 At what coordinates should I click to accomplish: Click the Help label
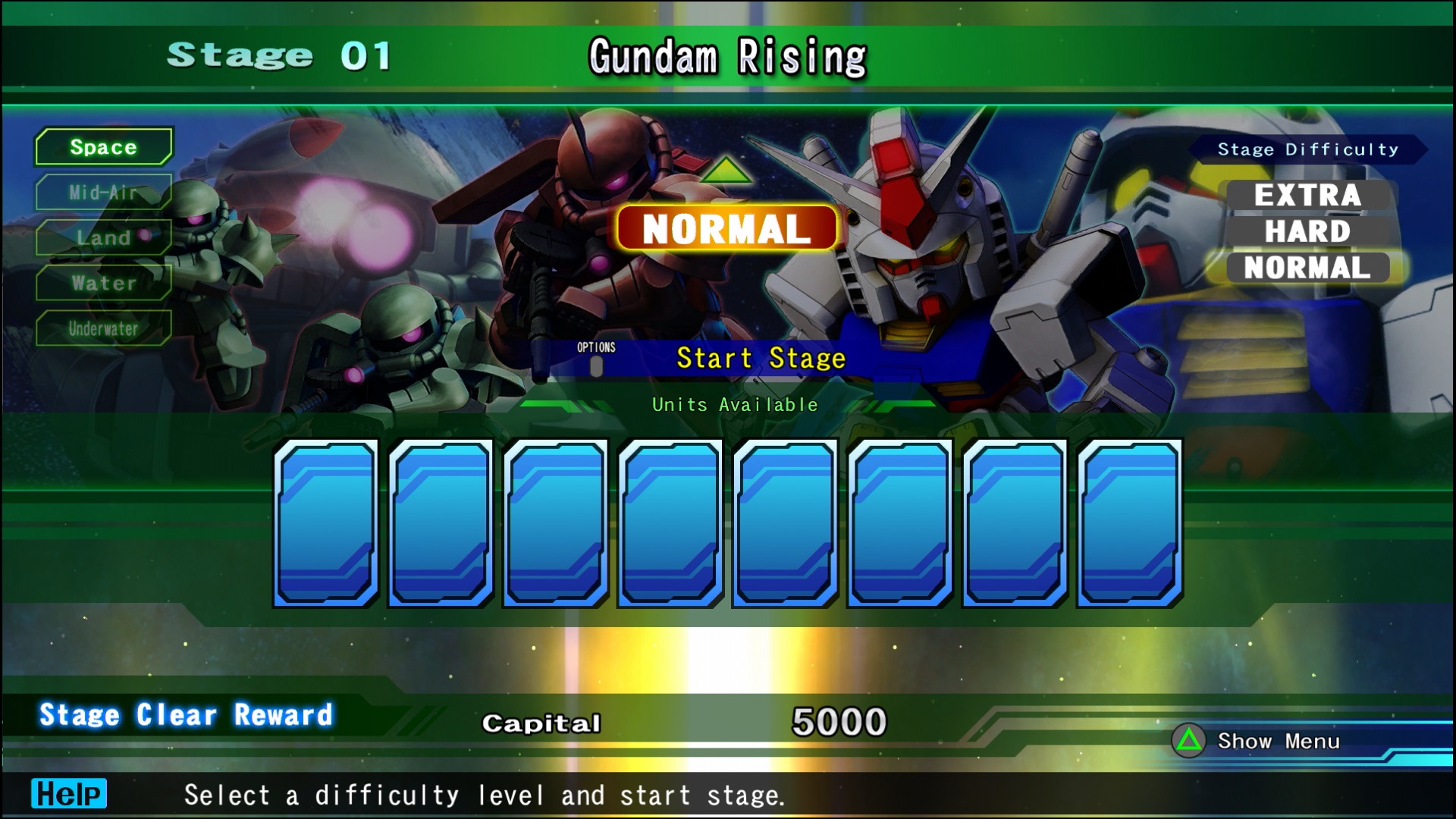(69, 794)
